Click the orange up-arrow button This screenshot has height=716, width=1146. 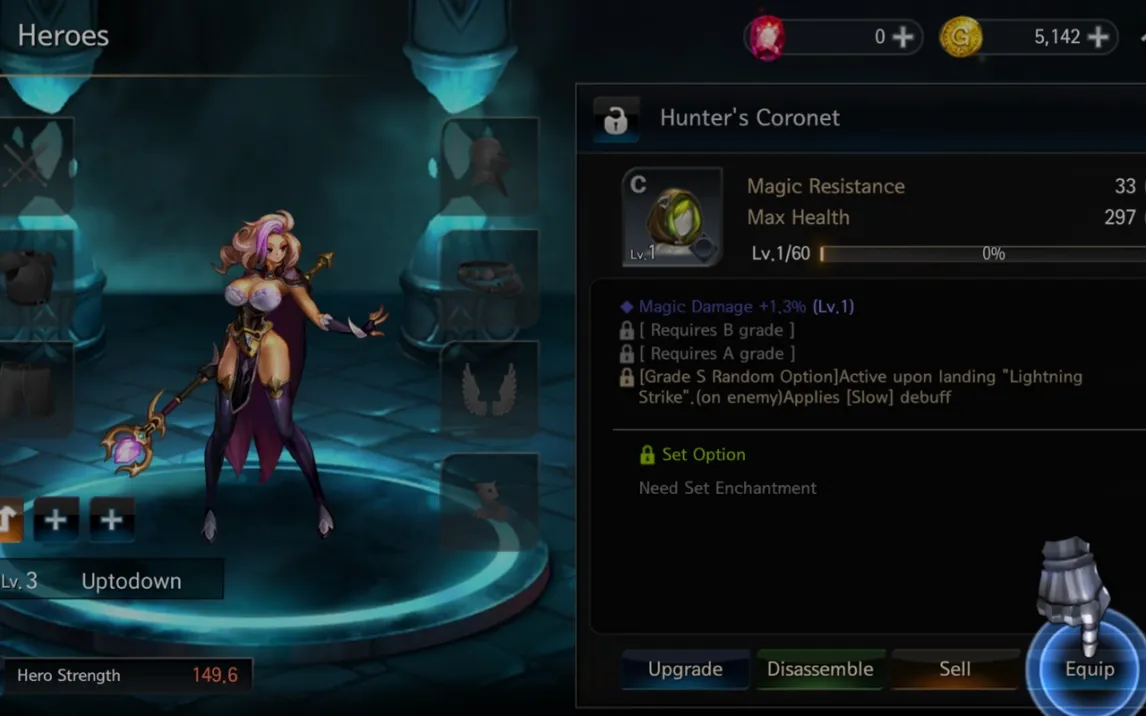[10, 520]
